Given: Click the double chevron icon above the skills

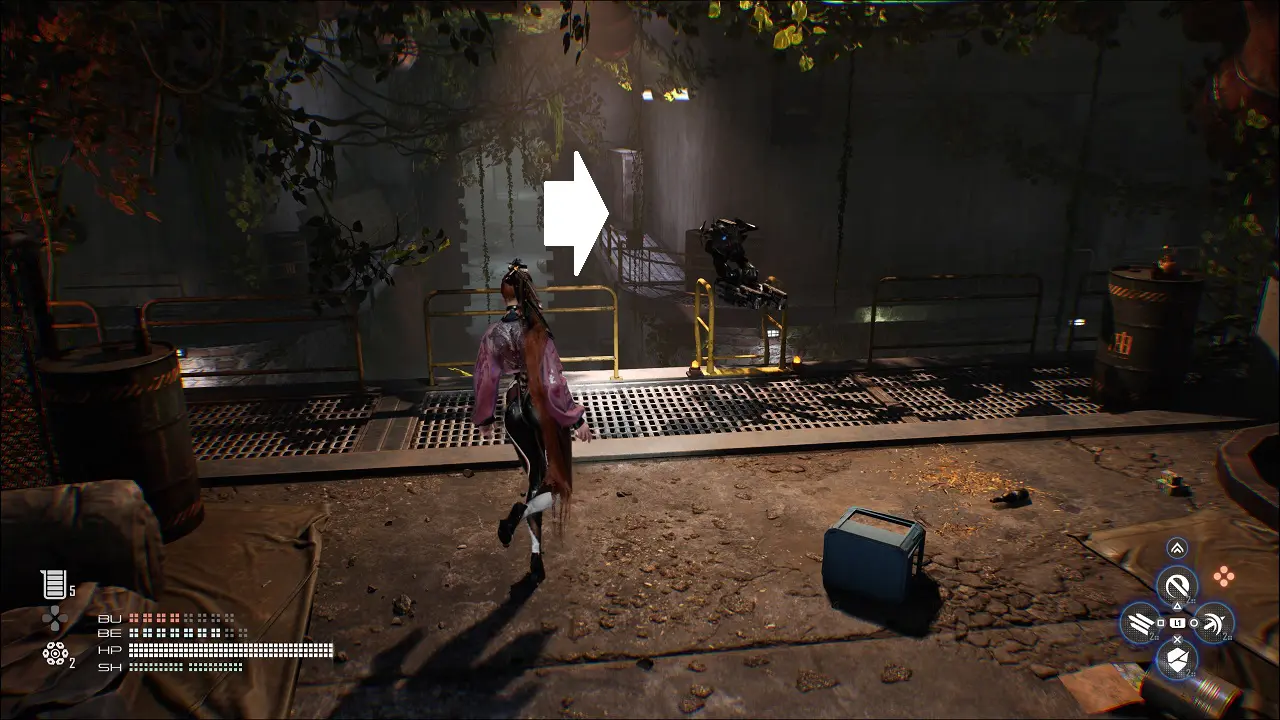Looking at the screenshot, I should [1177, 548].
